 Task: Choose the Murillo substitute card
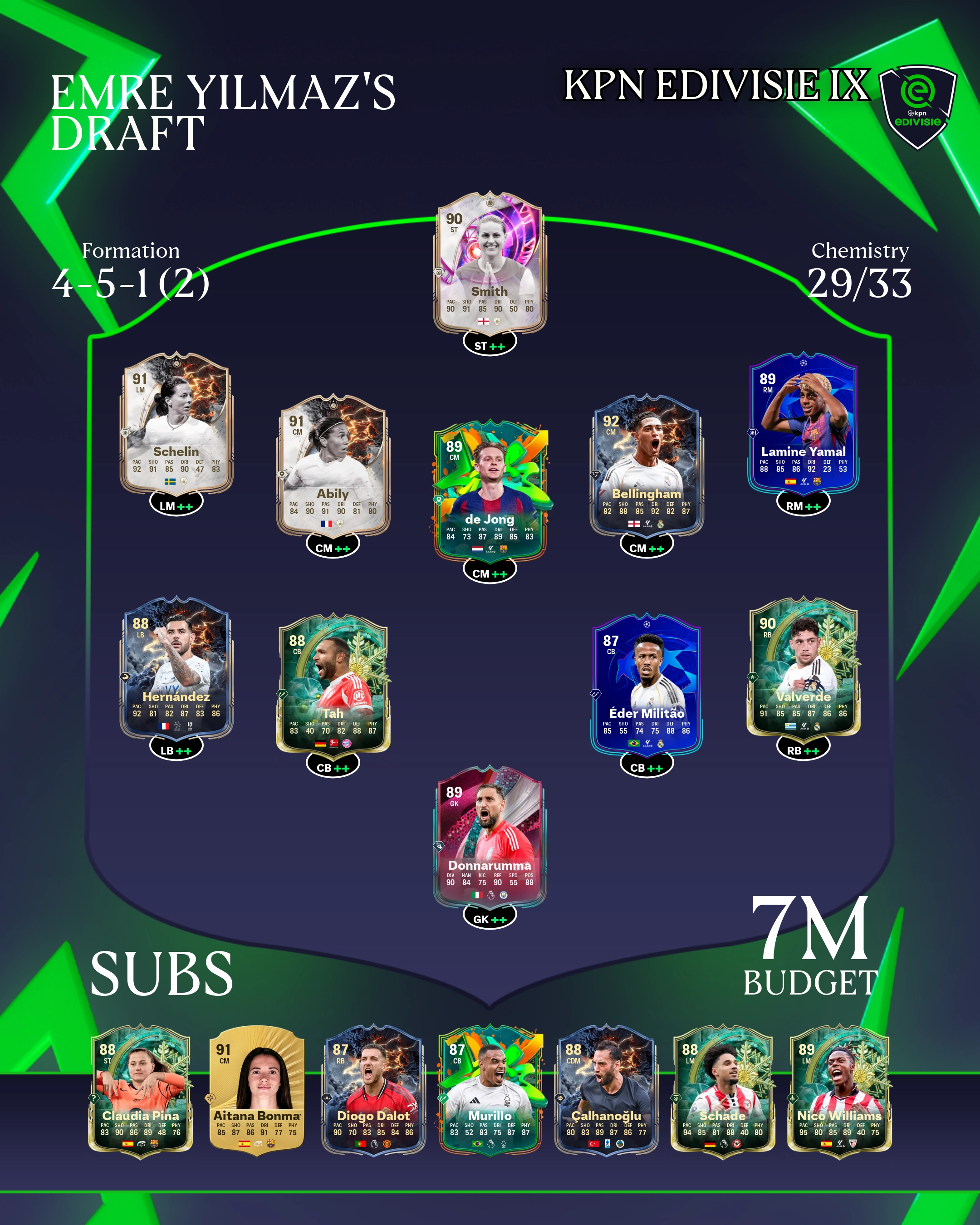click(490, 1090)
